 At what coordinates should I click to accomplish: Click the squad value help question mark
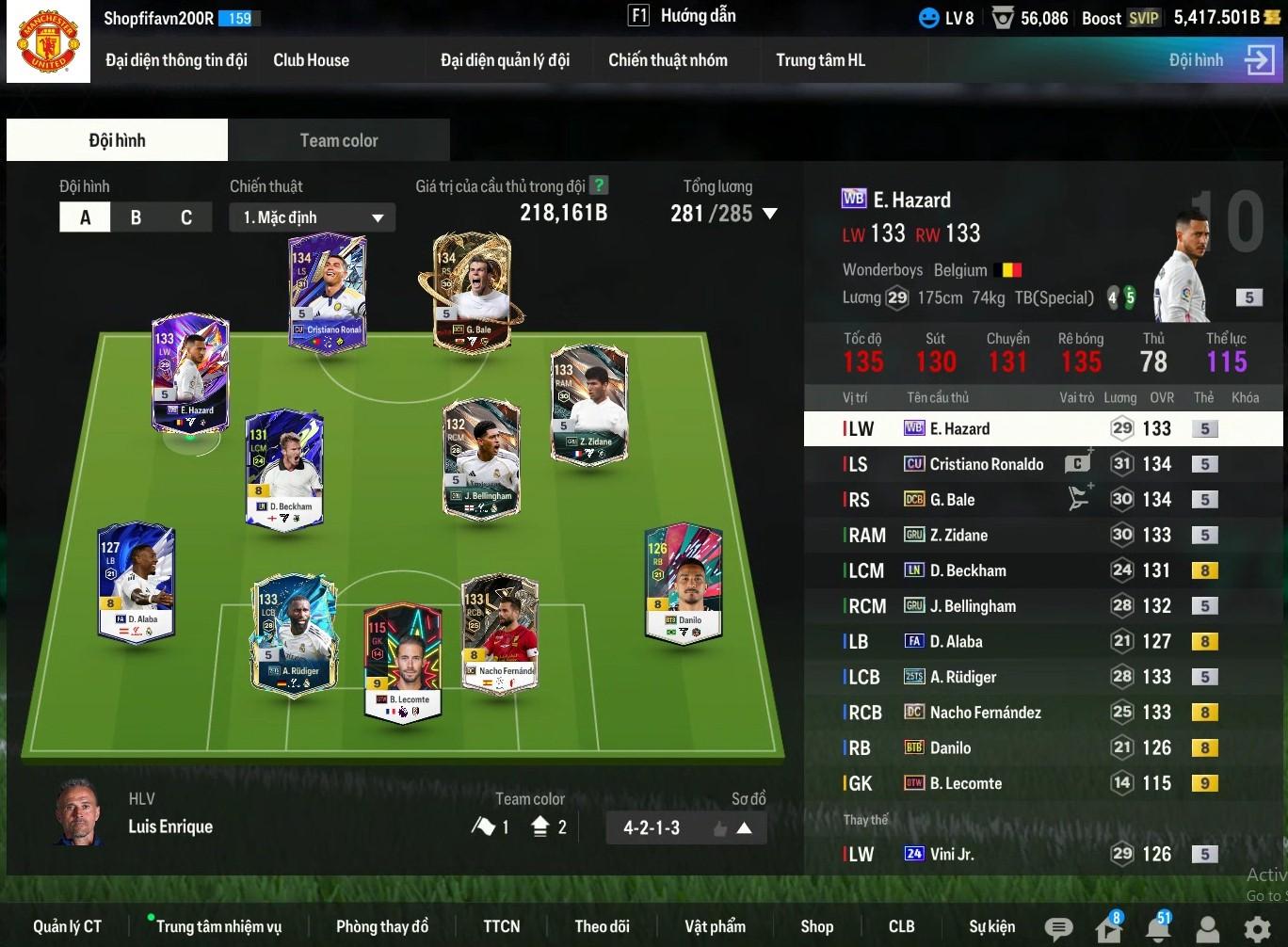pyautogui.click(x=598, y=185)
